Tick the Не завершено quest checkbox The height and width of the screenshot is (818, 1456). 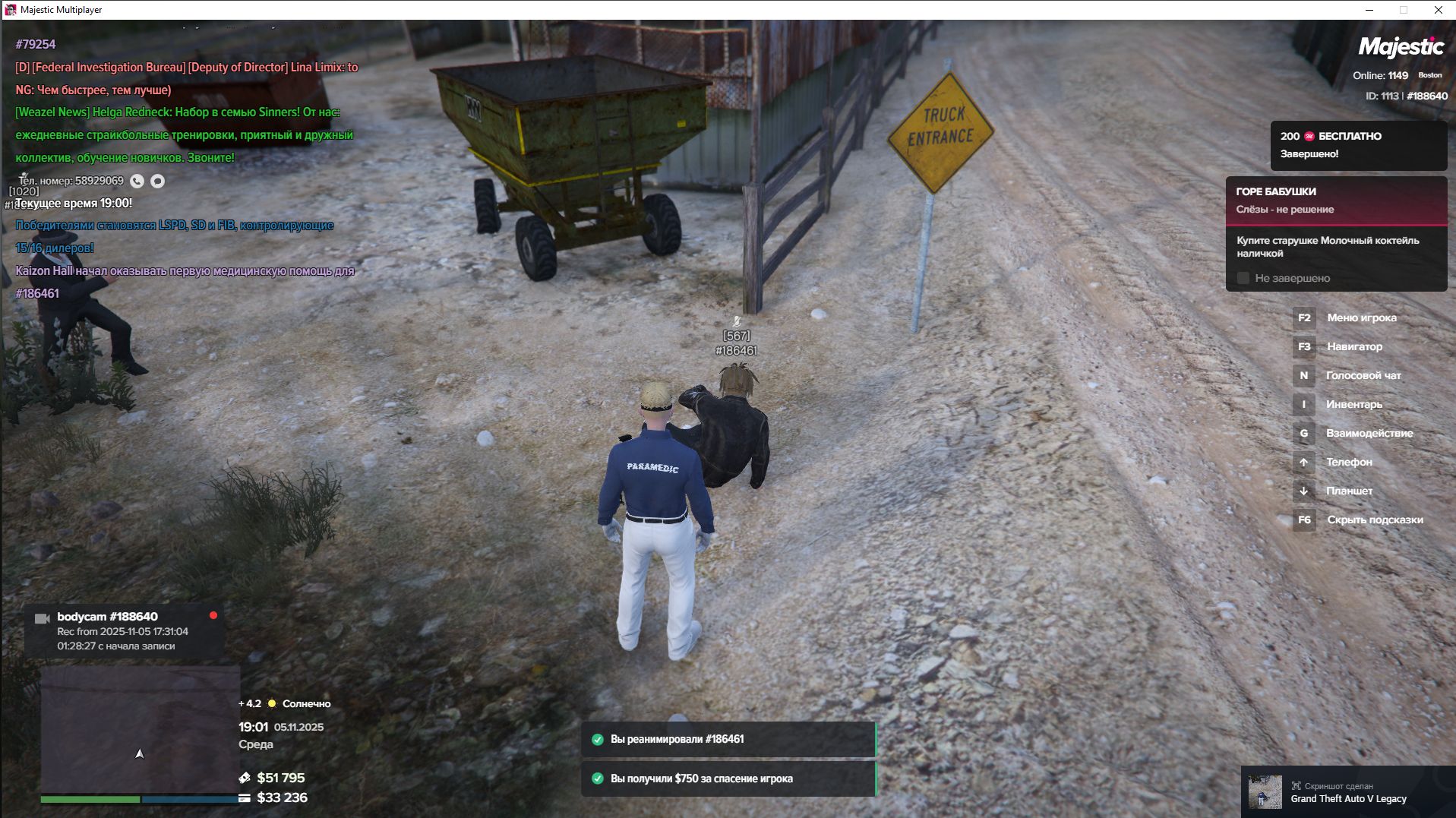point(1243,278)
